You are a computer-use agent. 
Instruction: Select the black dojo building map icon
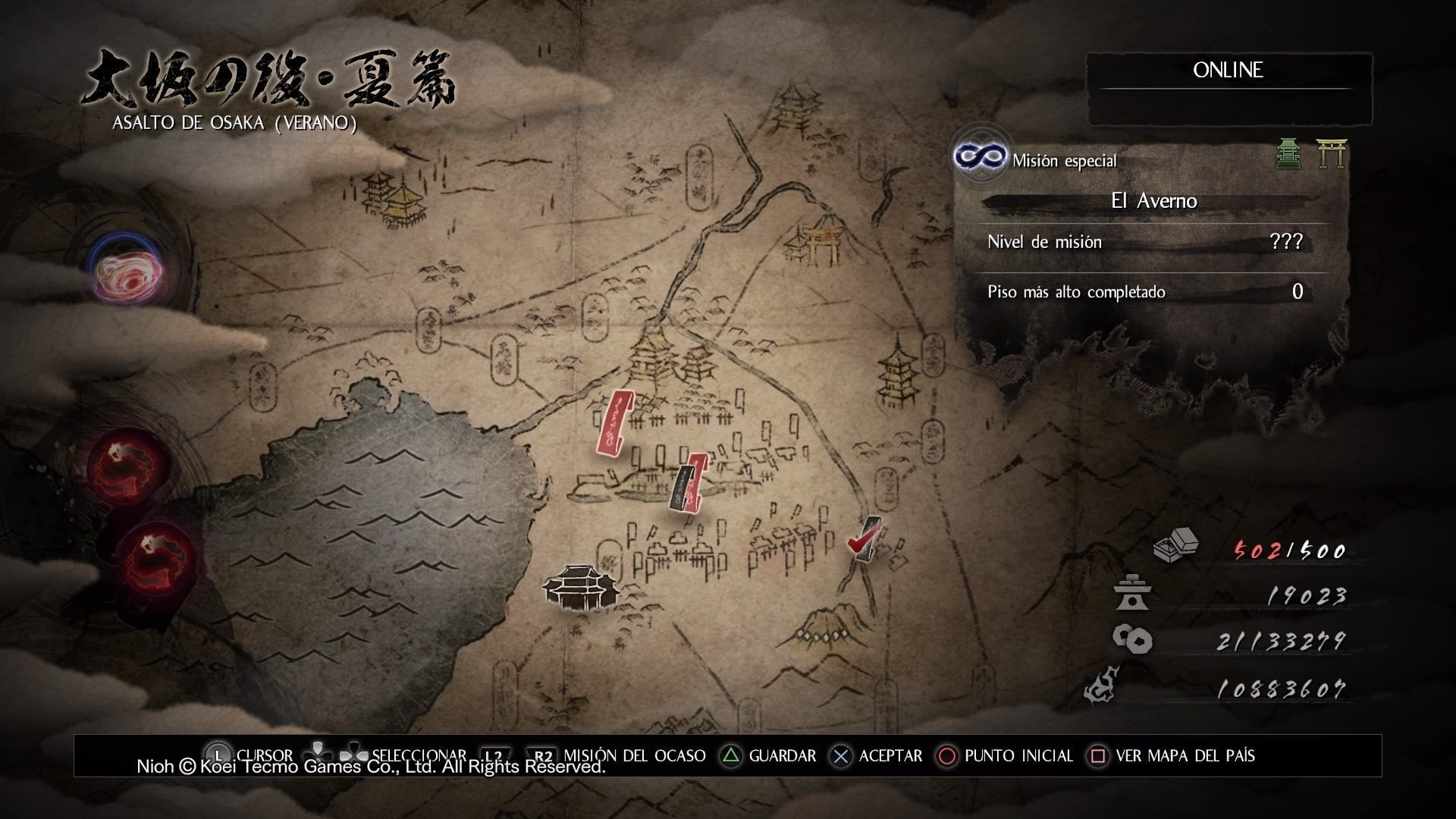pos(579,588)
